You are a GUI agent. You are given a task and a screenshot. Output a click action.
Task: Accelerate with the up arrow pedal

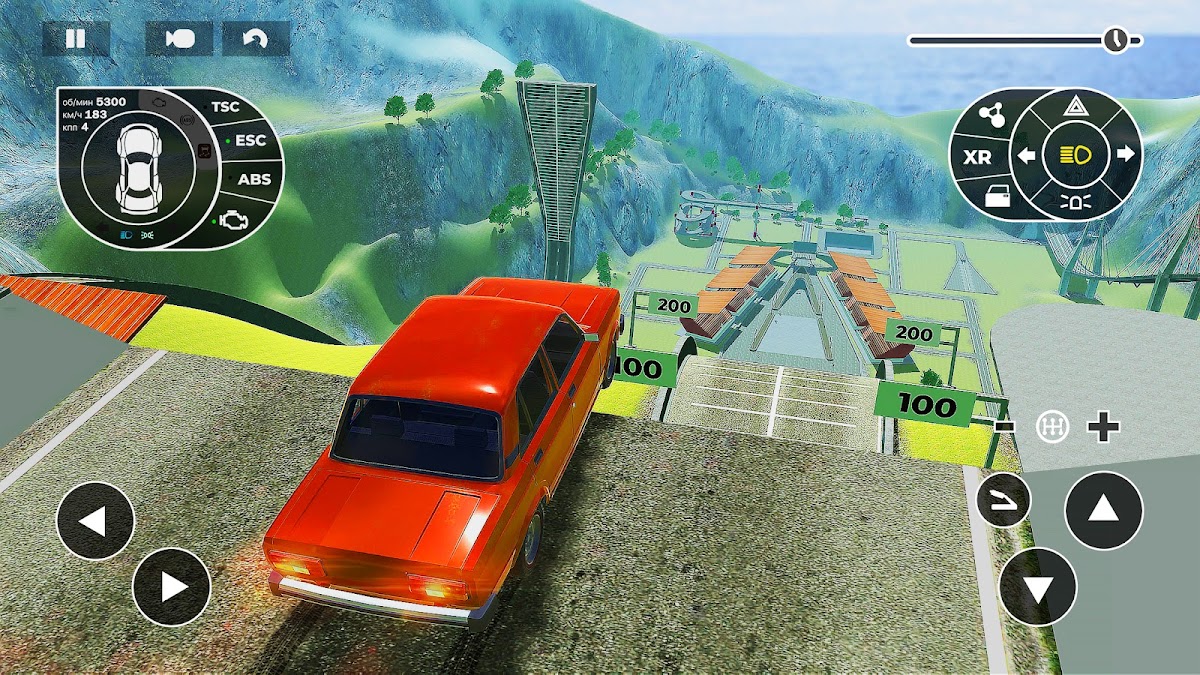1103,510
